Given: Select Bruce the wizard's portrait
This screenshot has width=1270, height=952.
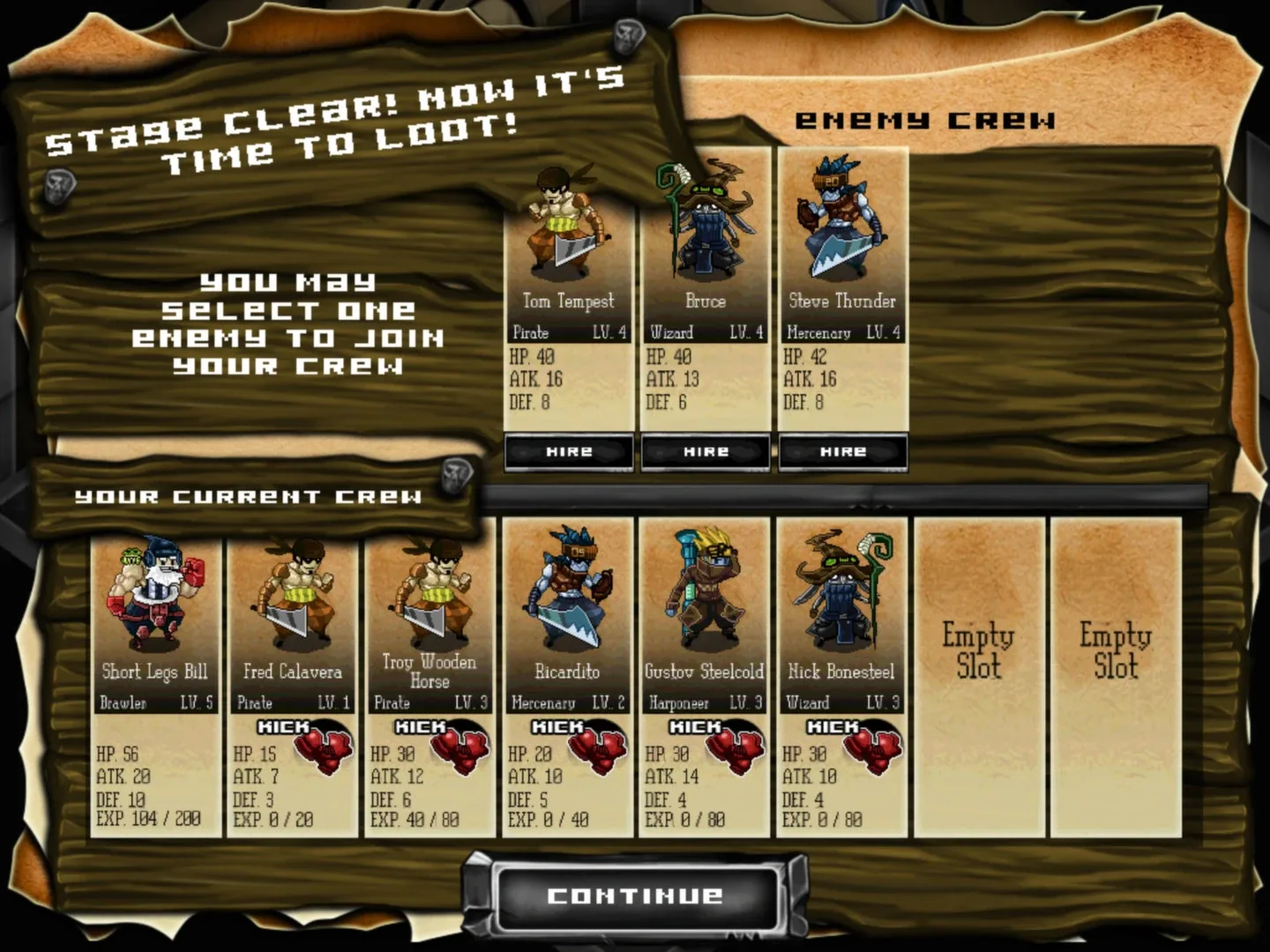Looking at the screenshot, I should pyautogui.click(x=705, y=220).
